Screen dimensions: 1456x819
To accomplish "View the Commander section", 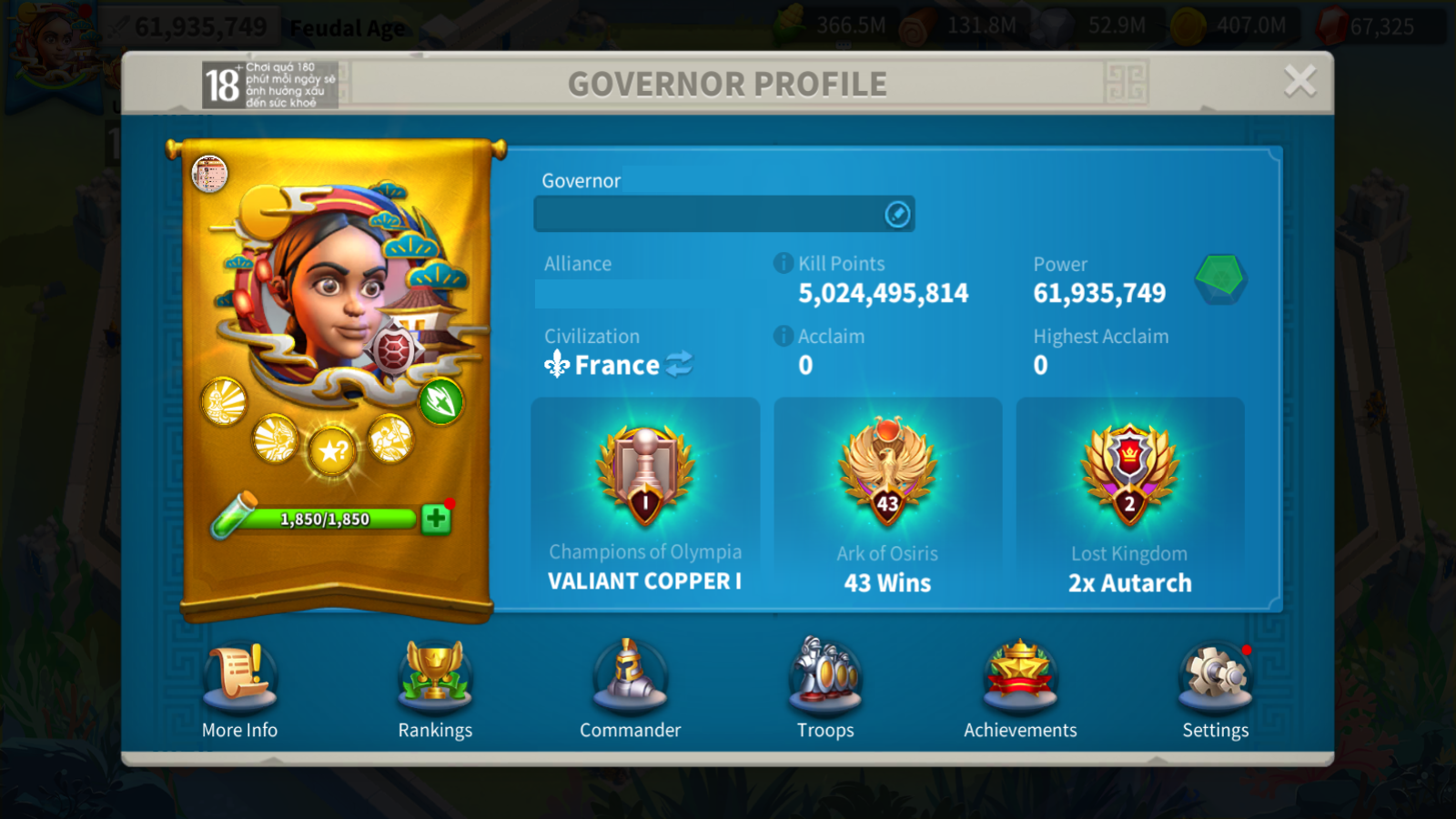I will [x=630, y=689].
